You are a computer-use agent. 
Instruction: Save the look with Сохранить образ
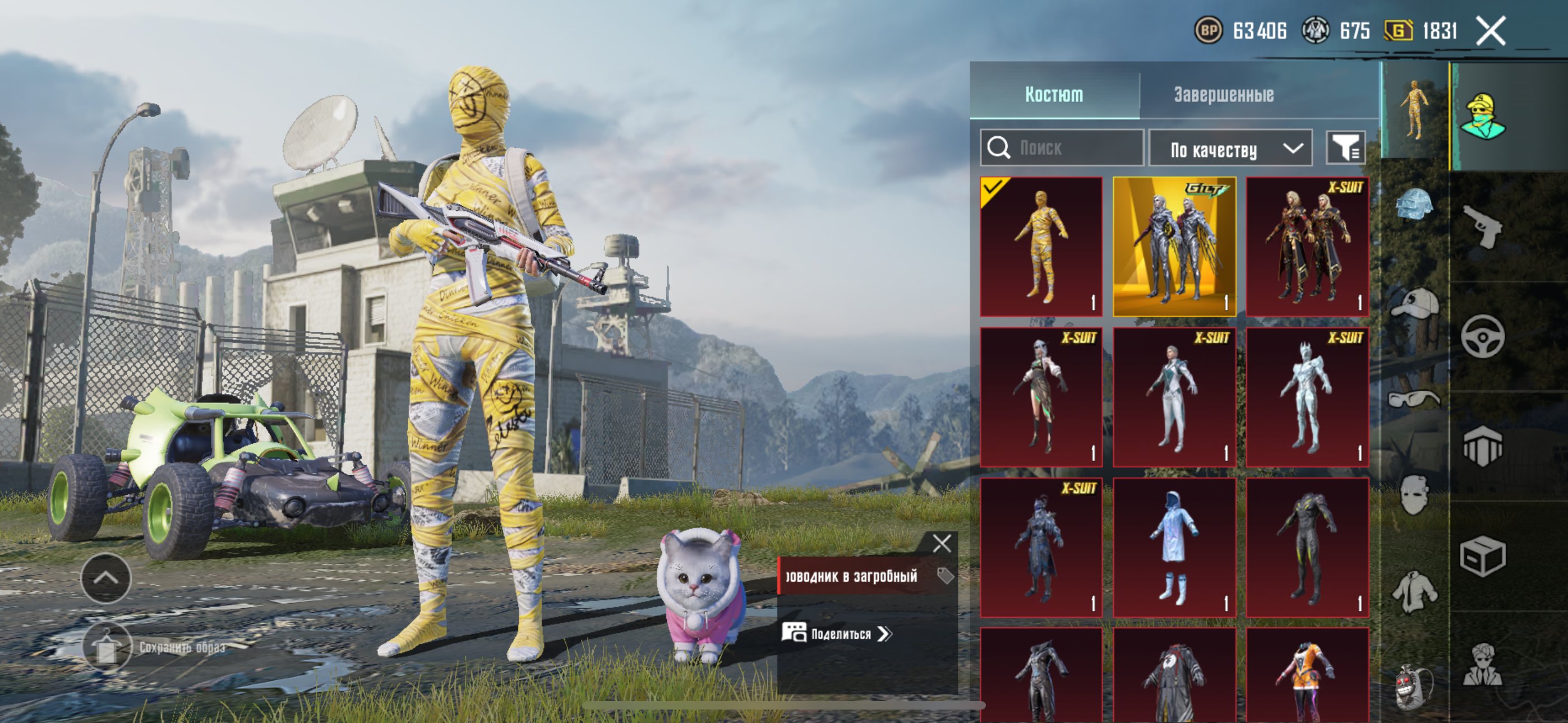[x=107, y=647]
